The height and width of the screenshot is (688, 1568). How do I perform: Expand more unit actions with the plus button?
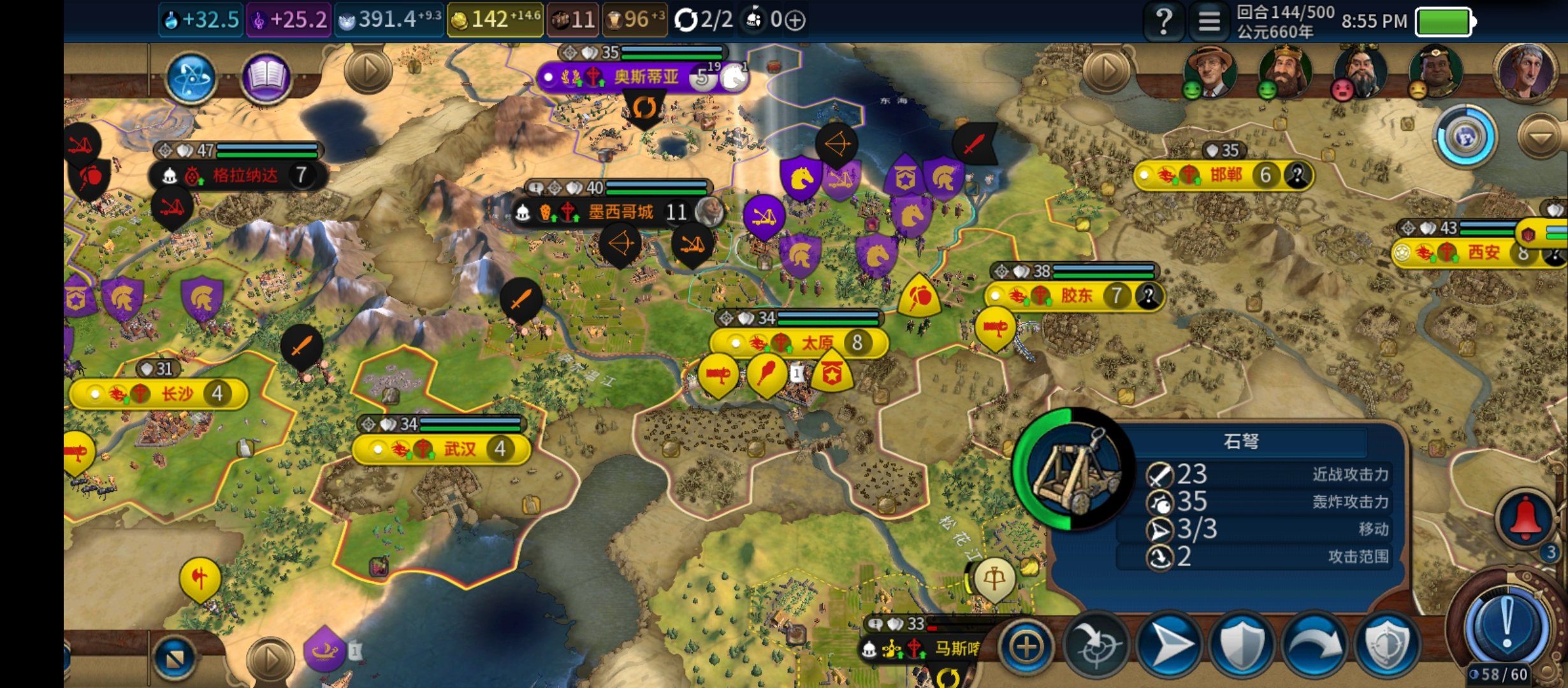[1026, 647]
